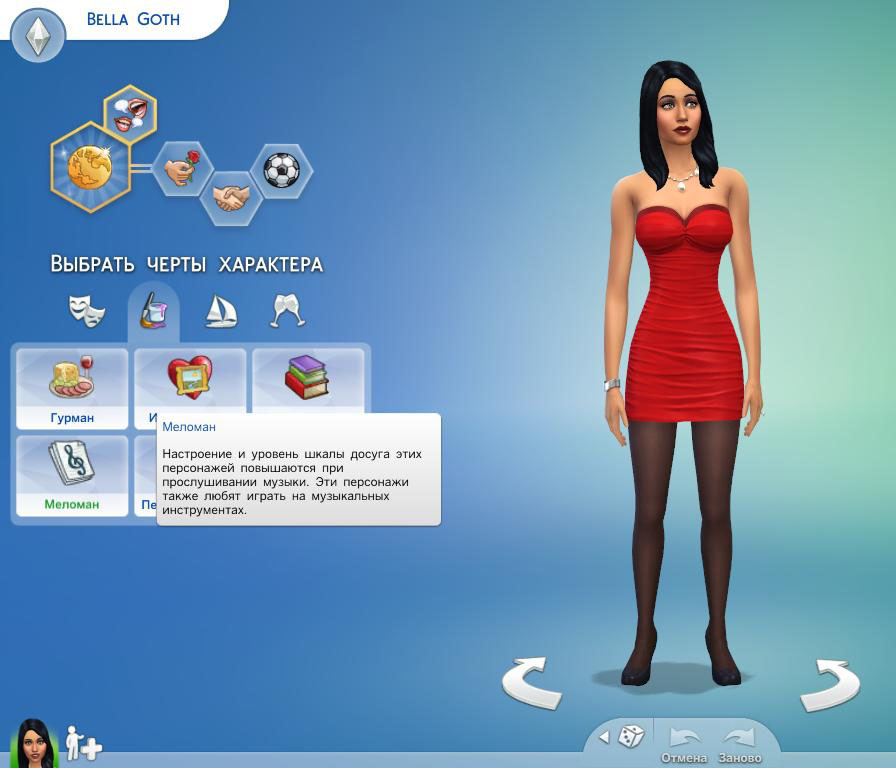Select the Меломан trait tile

coord(72,475)
